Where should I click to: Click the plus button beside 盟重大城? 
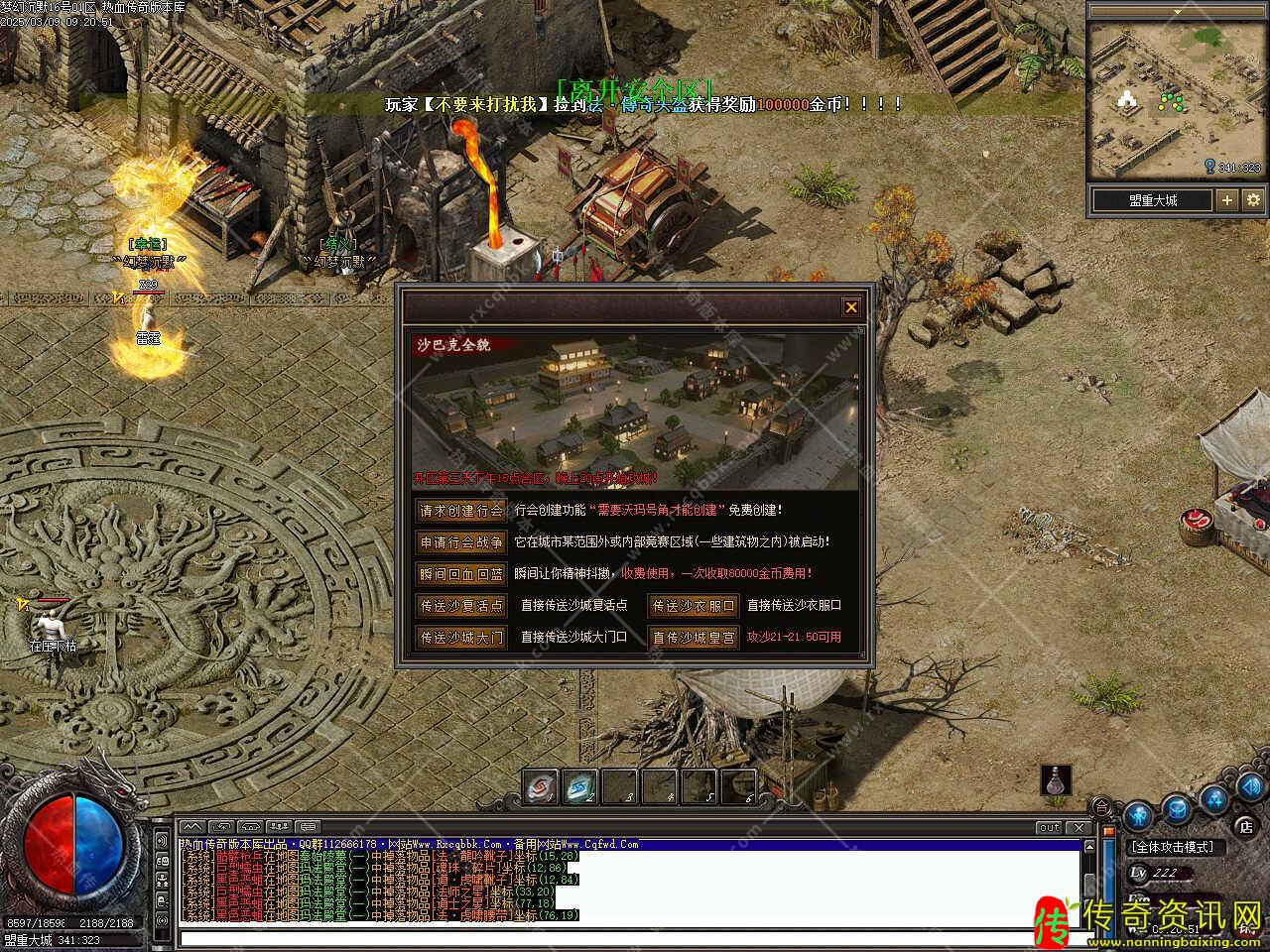click(1227, 200)
